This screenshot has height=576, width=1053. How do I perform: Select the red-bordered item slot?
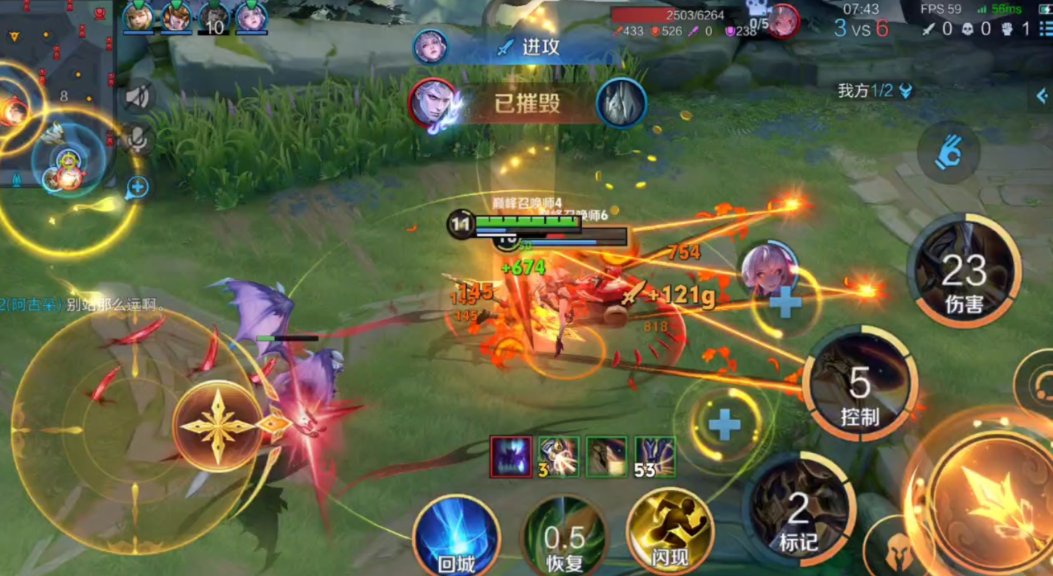point(511,456)
